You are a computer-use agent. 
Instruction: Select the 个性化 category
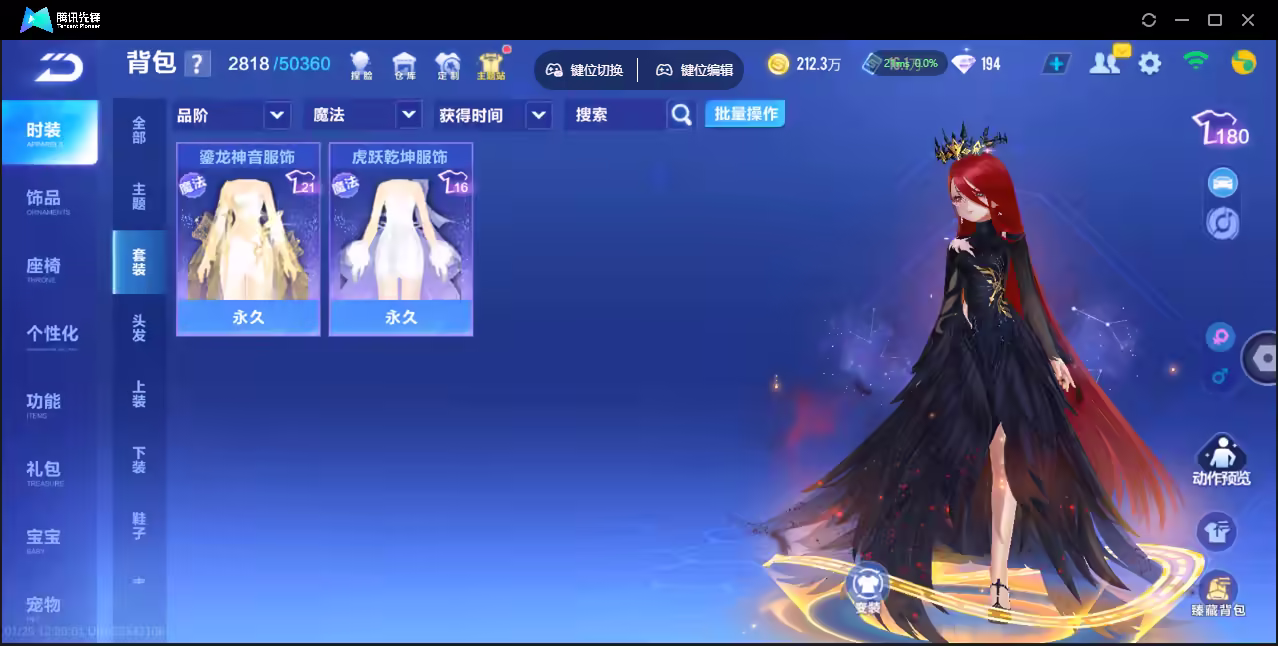[x=52, y=334]
